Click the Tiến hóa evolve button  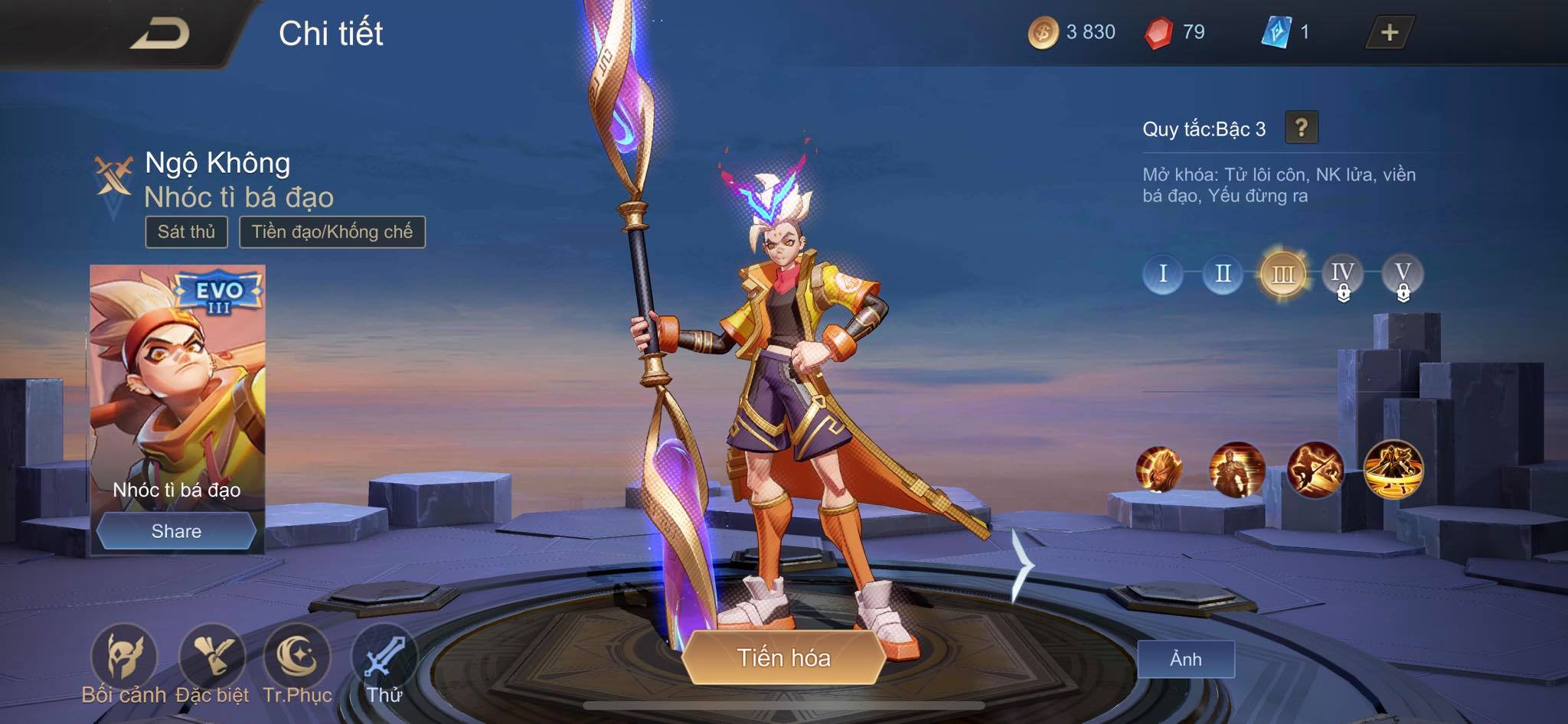[x=783, y=657]
